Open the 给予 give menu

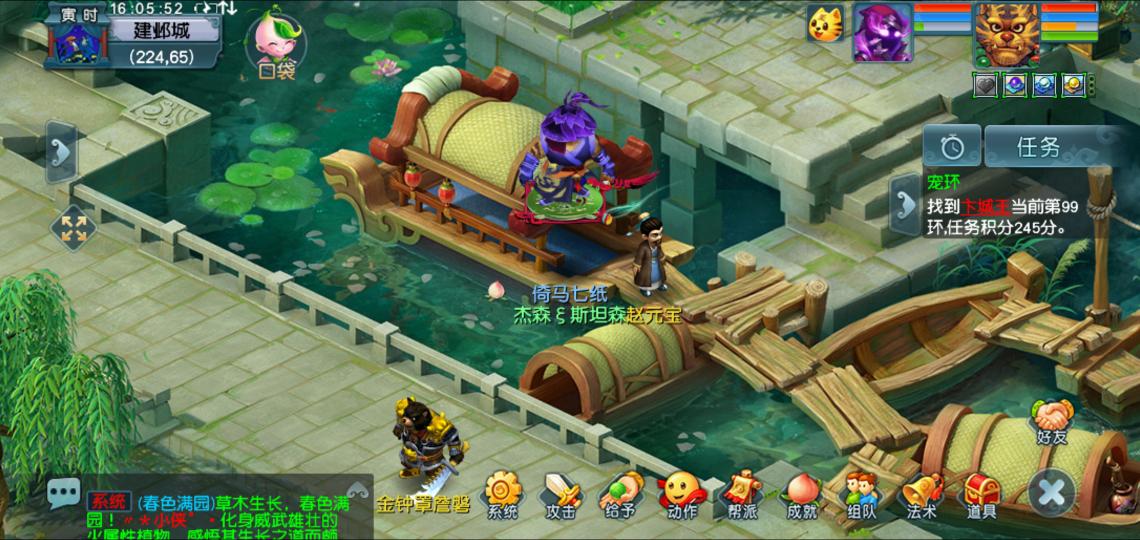pyautogui.click(x=621, y=494)
